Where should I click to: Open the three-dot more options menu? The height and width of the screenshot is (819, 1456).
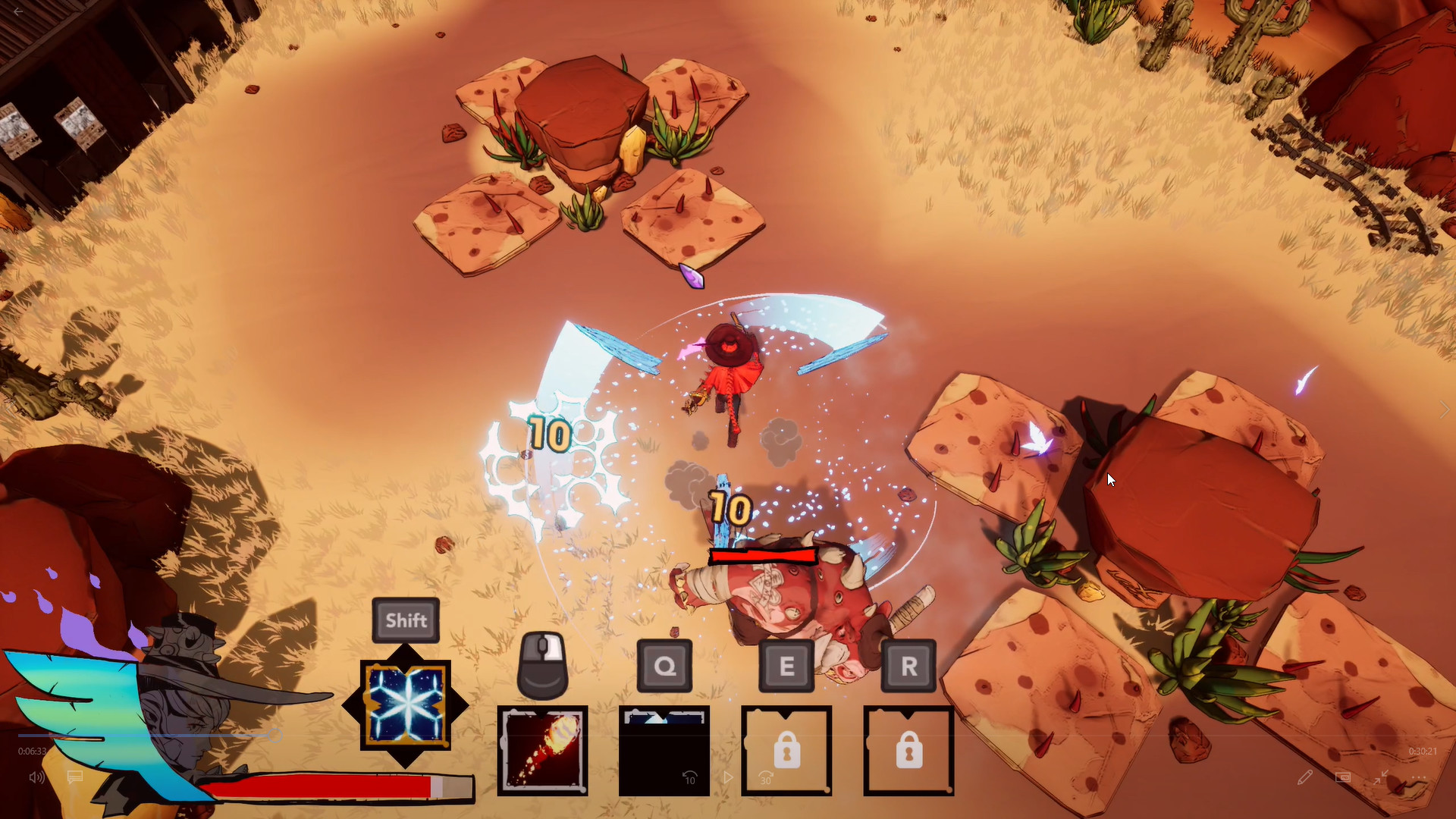(1419, 777)
